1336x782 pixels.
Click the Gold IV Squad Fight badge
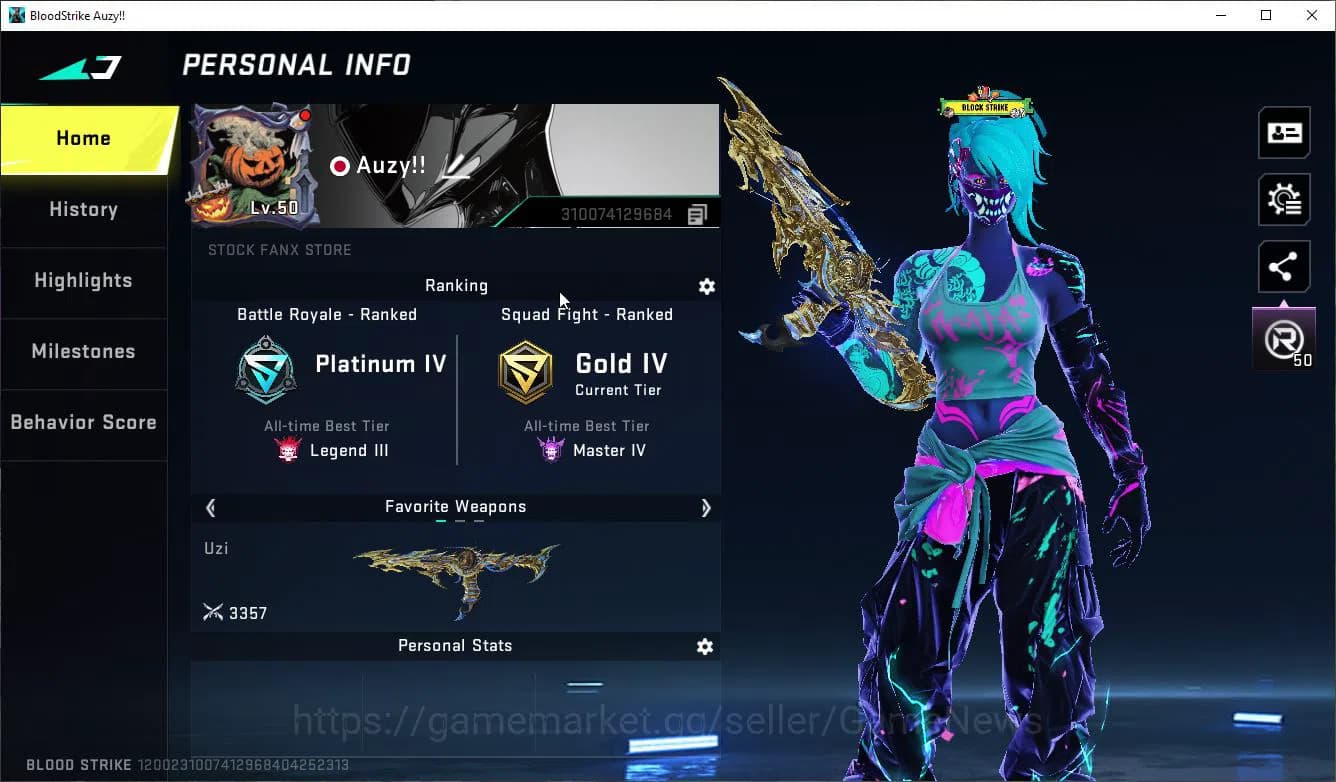pyautogui.click(x=526, y=370)
